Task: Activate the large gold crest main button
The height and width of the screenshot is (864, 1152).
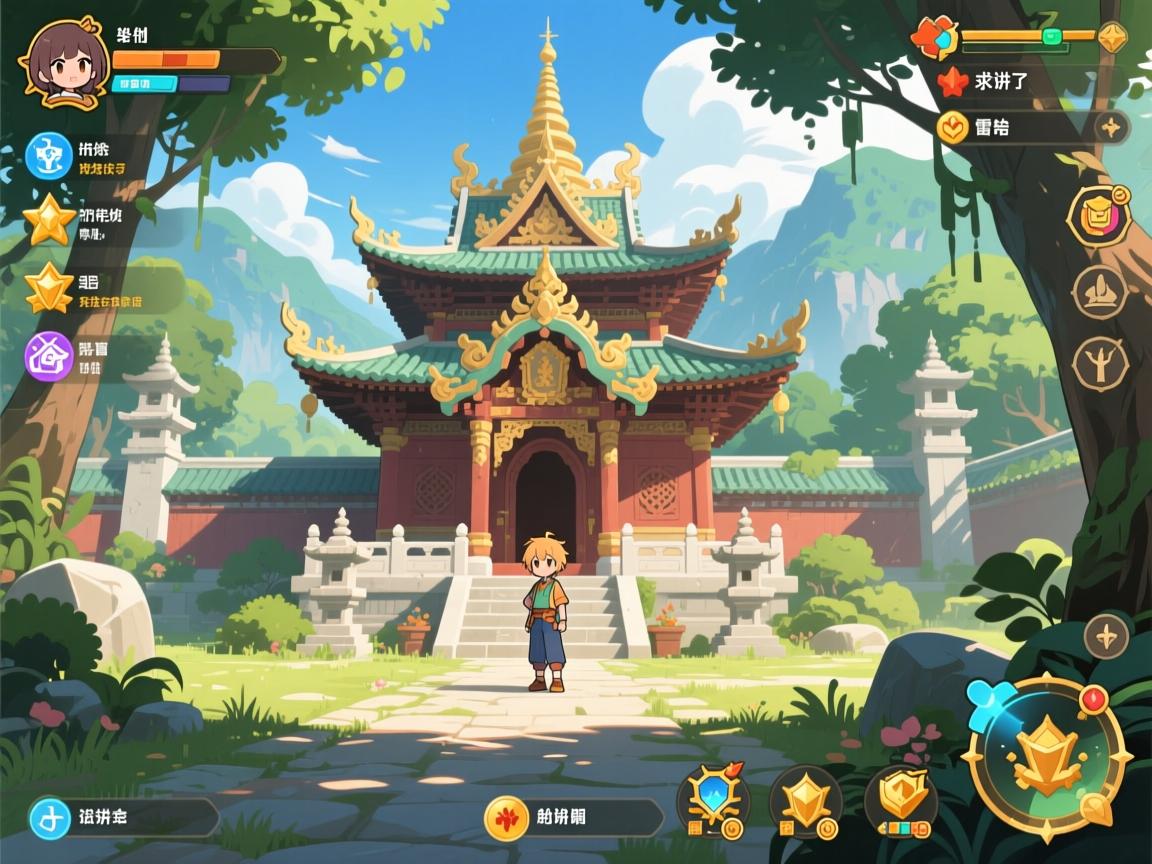Action: pos(1047,759)
